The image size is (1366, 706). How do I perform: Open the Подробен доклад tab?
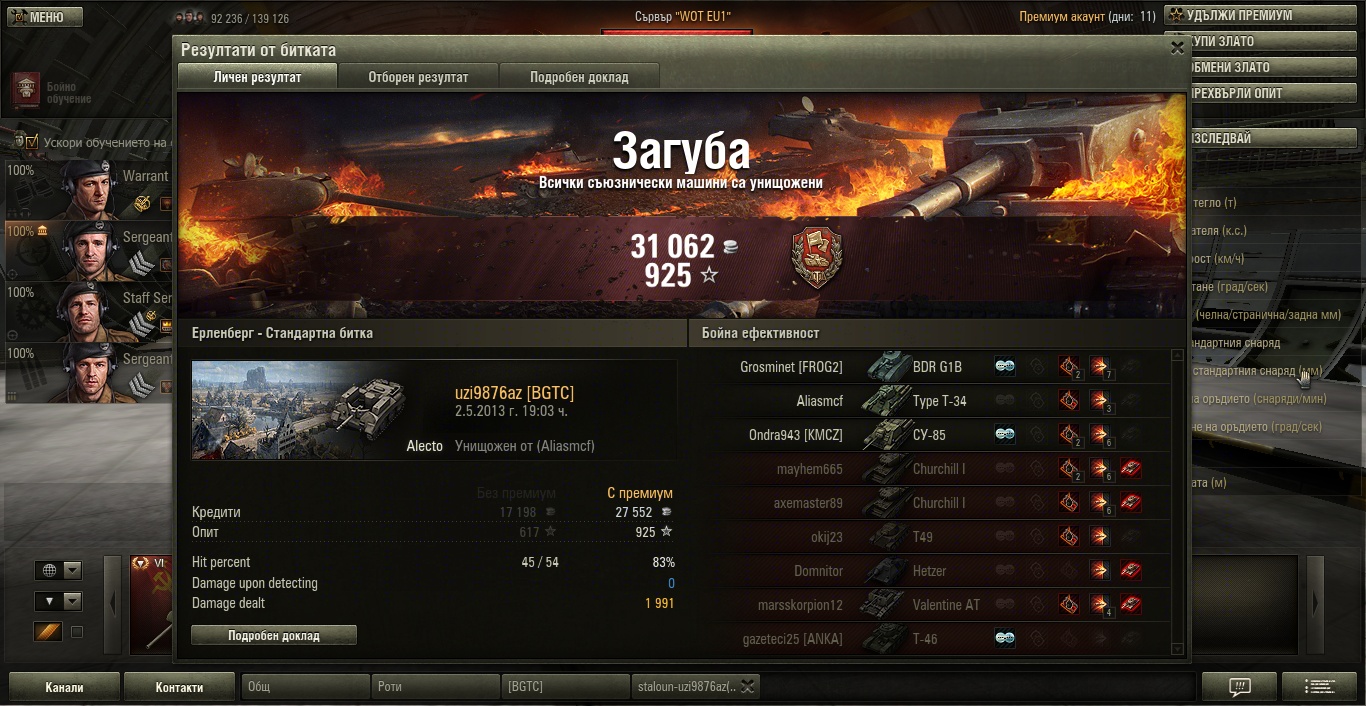point(579,77)
